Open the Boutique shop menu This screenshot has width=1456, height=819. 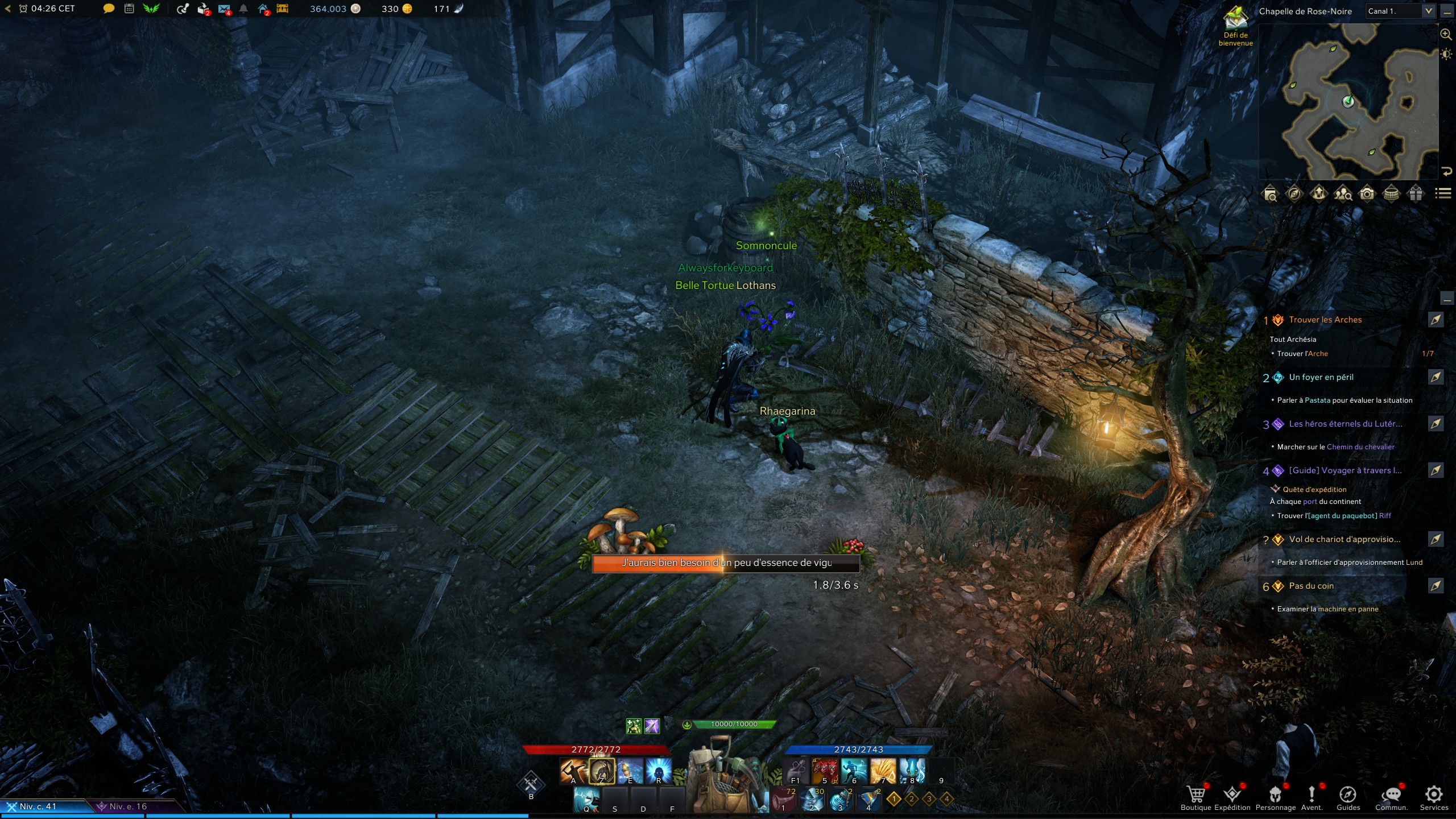(x=1196, y=795)
